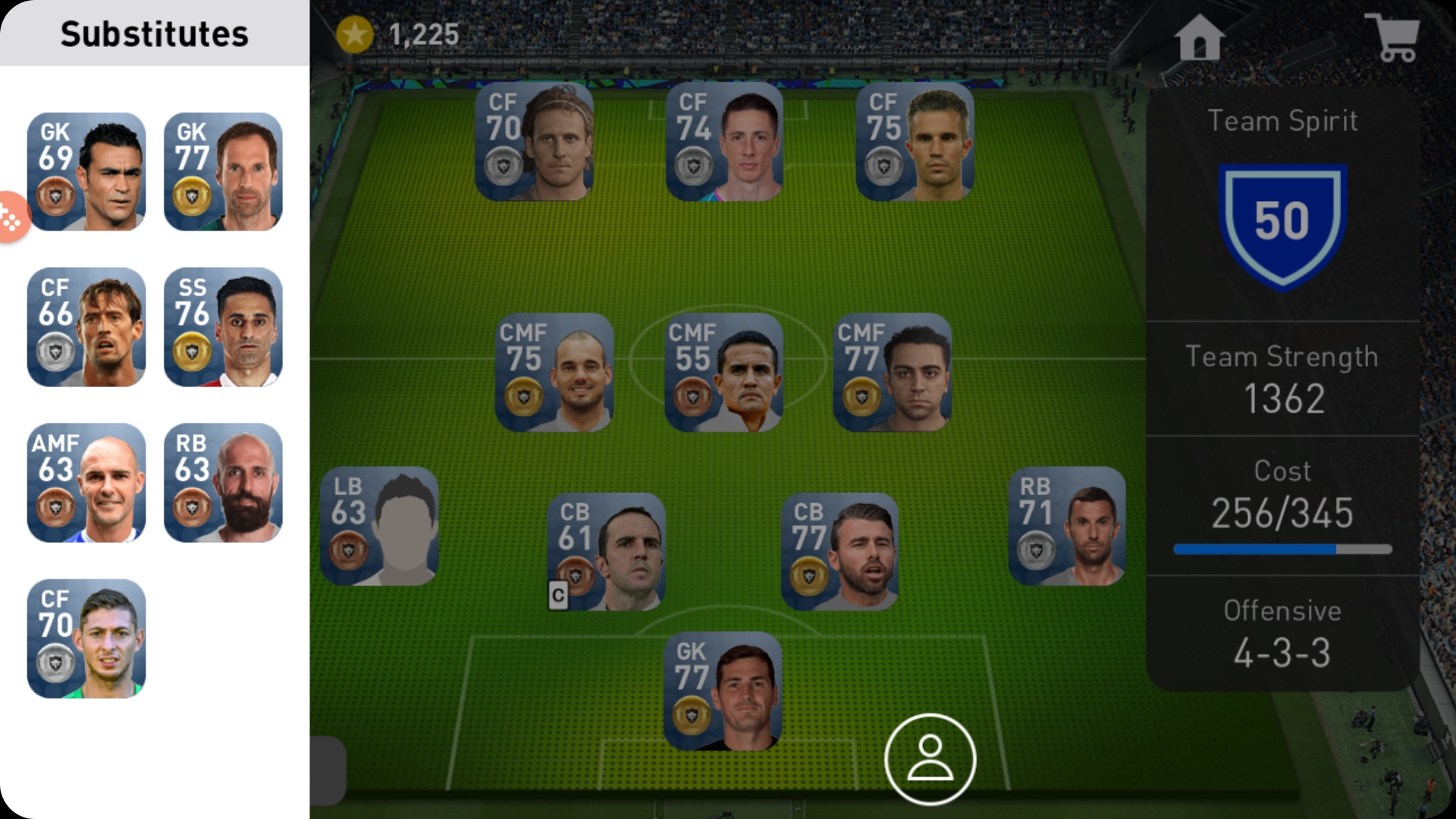
Task: Select goalkeeper Cech in substitutes
Action: (222, 173)
